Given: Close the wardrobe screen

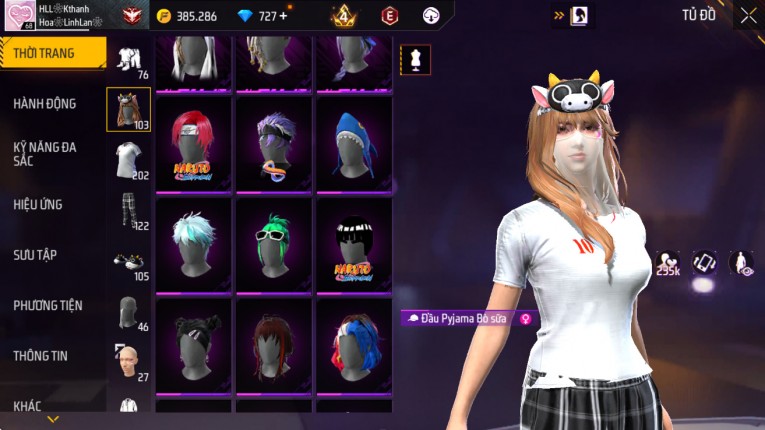Looking at the screenshot, I should point(747,16).
